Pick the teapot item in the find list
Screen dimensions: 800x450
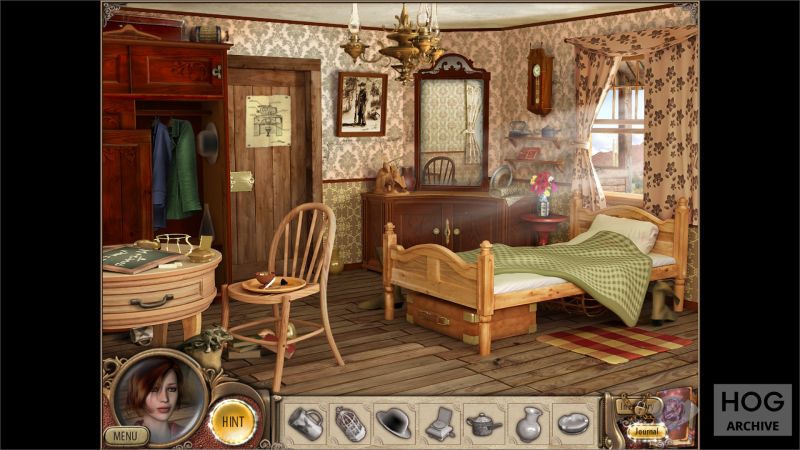[x=484, y=423]
